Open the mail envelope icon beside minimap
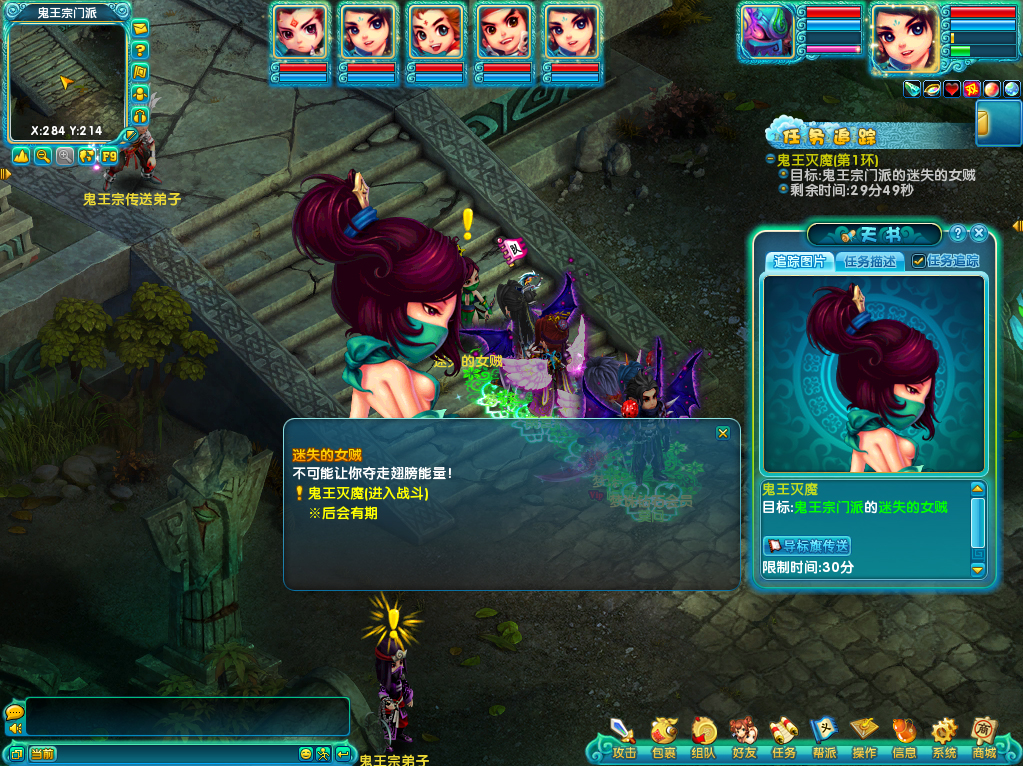The width and height of the screenshot is (1023, 767). click(141, 27)
